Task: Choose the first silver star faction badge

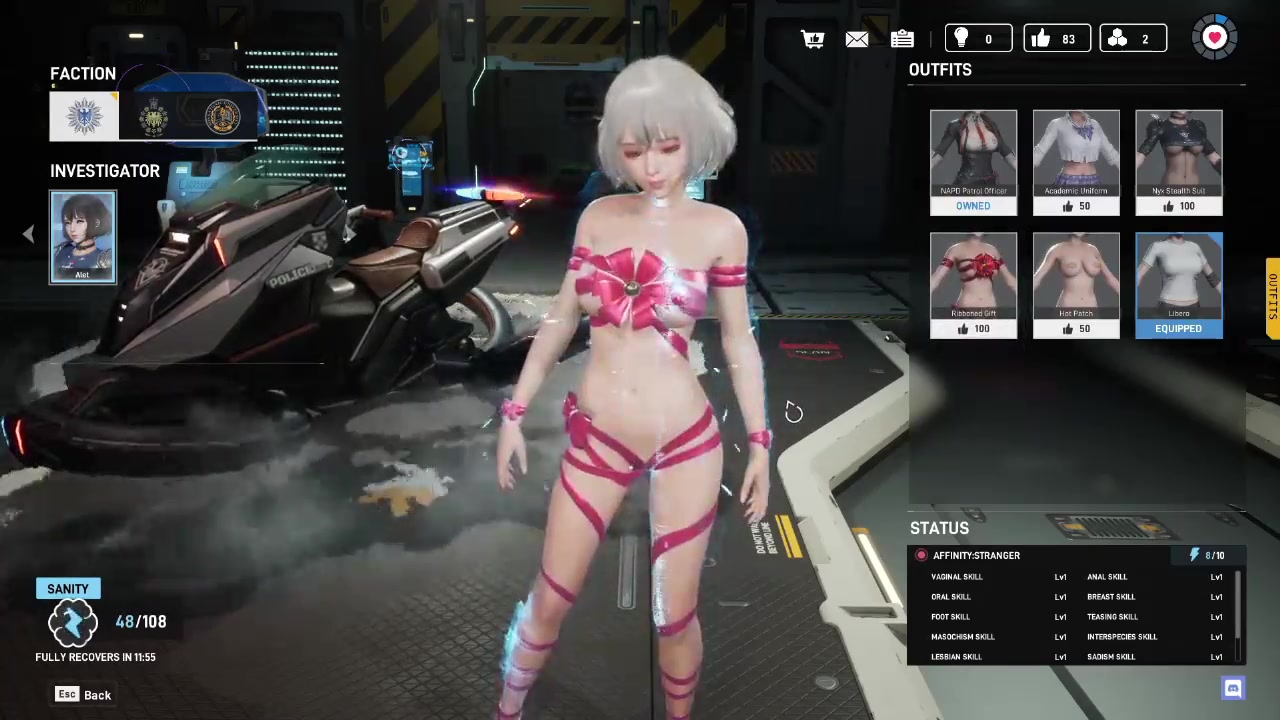Action: 85,116
